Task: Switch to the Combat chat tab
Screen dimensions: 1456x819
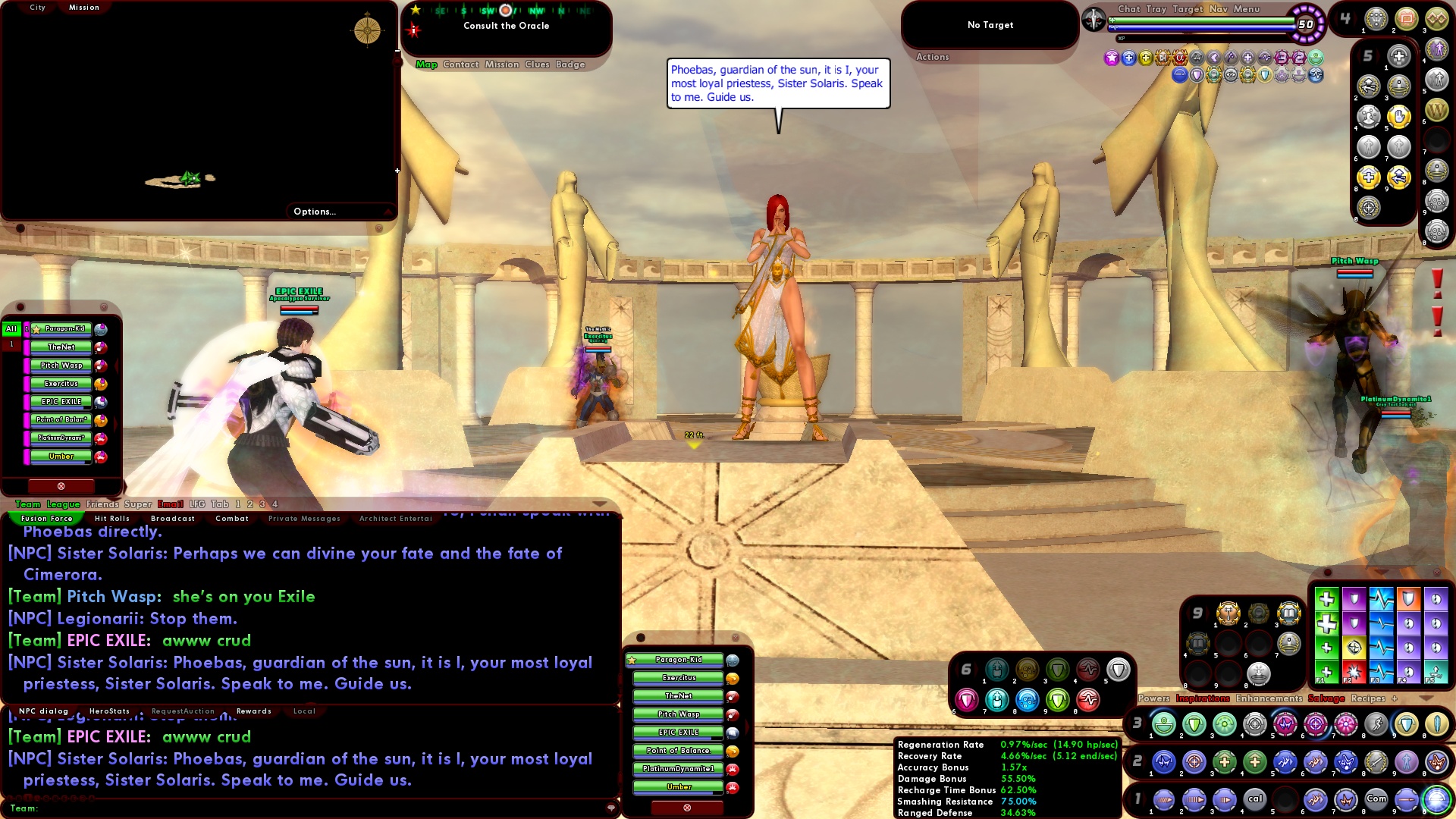Action: 232,518
